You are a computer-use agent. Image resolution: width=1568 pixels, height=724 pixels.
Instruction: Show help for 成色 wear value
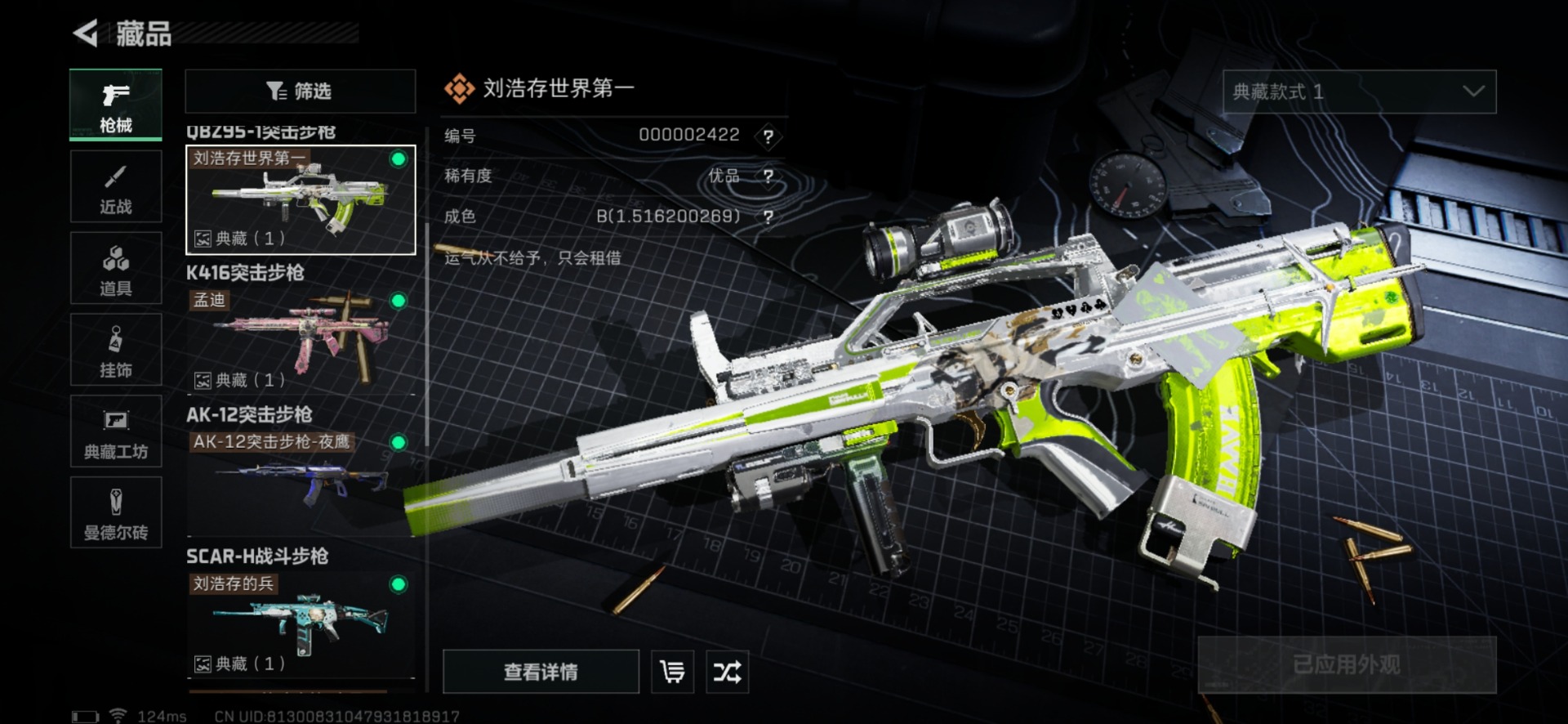[x=768, y=217]
